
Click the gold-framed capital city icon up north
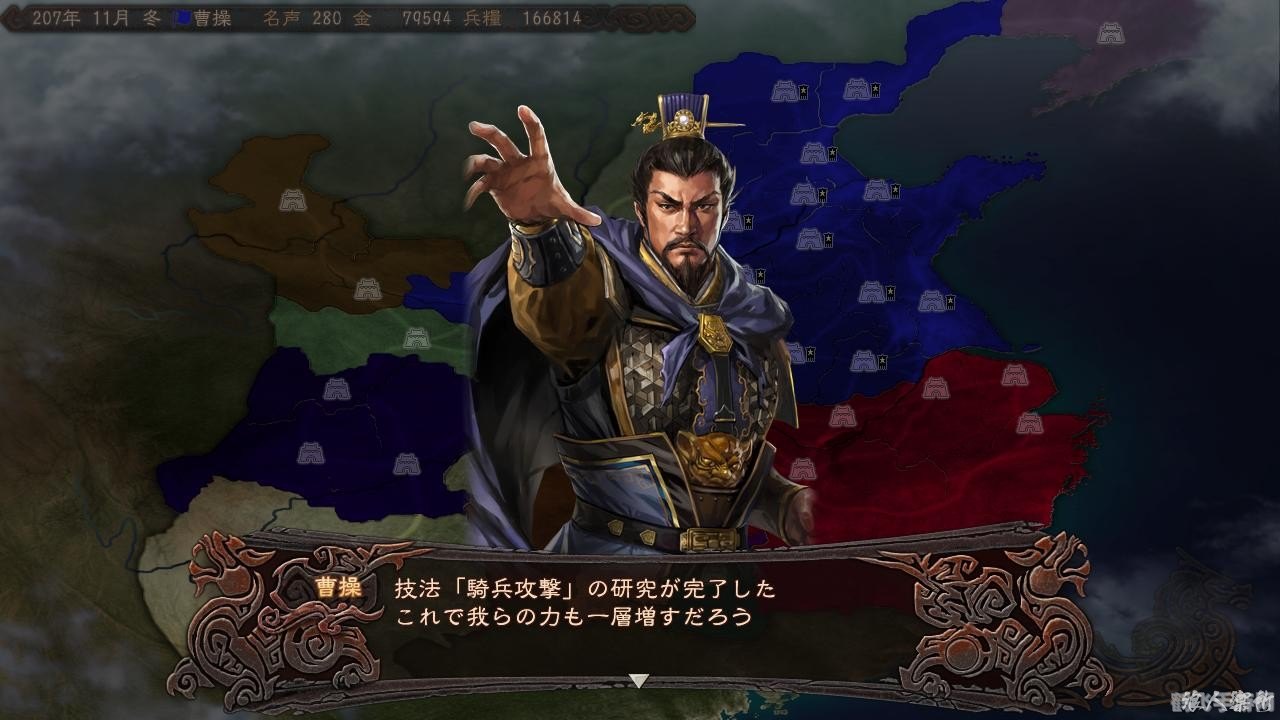(x=858, y=91)
